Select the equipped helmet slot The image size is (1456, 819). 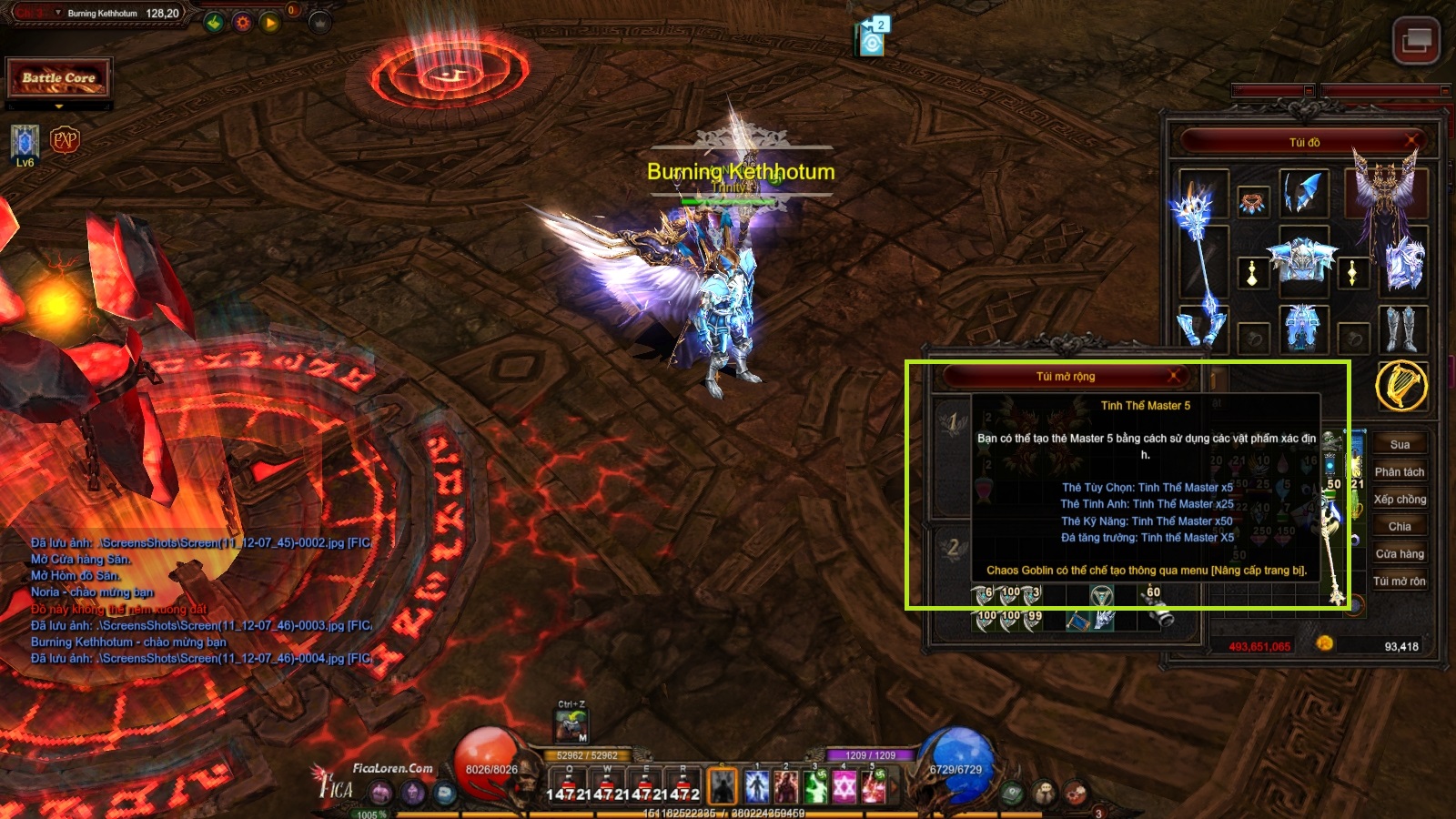1303,193
